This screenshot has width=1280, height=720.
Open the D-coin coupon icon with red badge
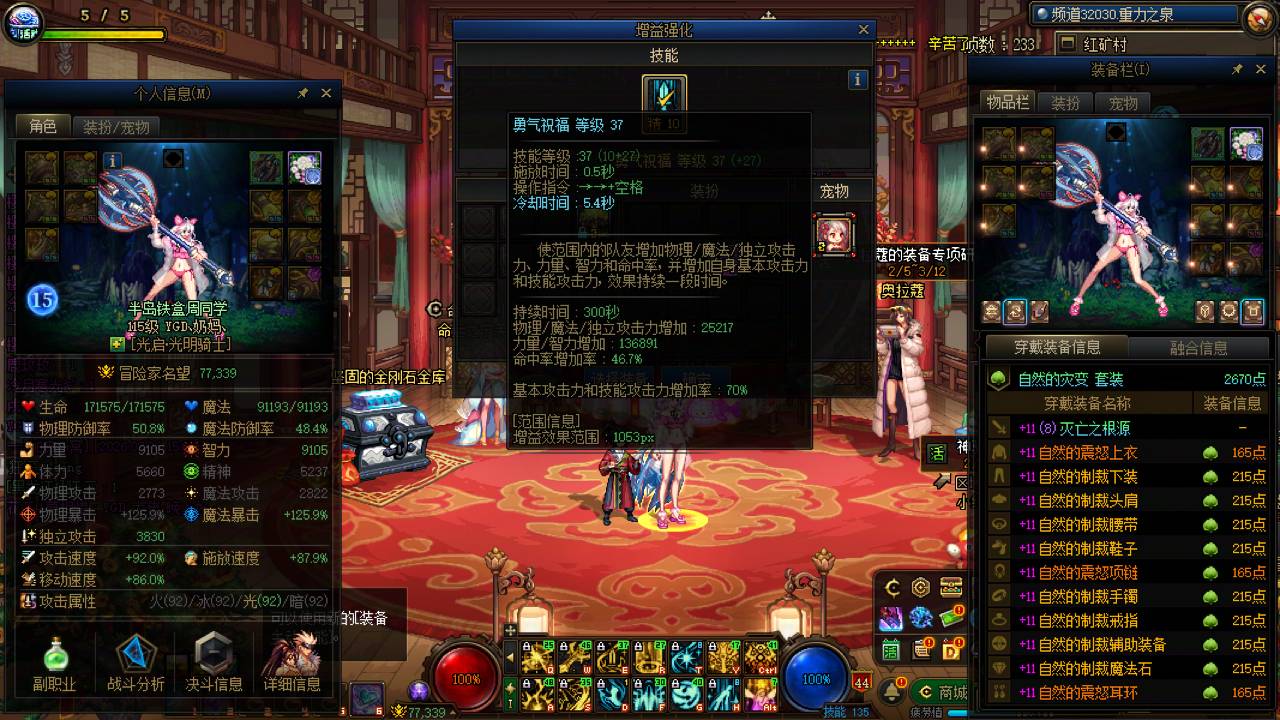[951, 649]
